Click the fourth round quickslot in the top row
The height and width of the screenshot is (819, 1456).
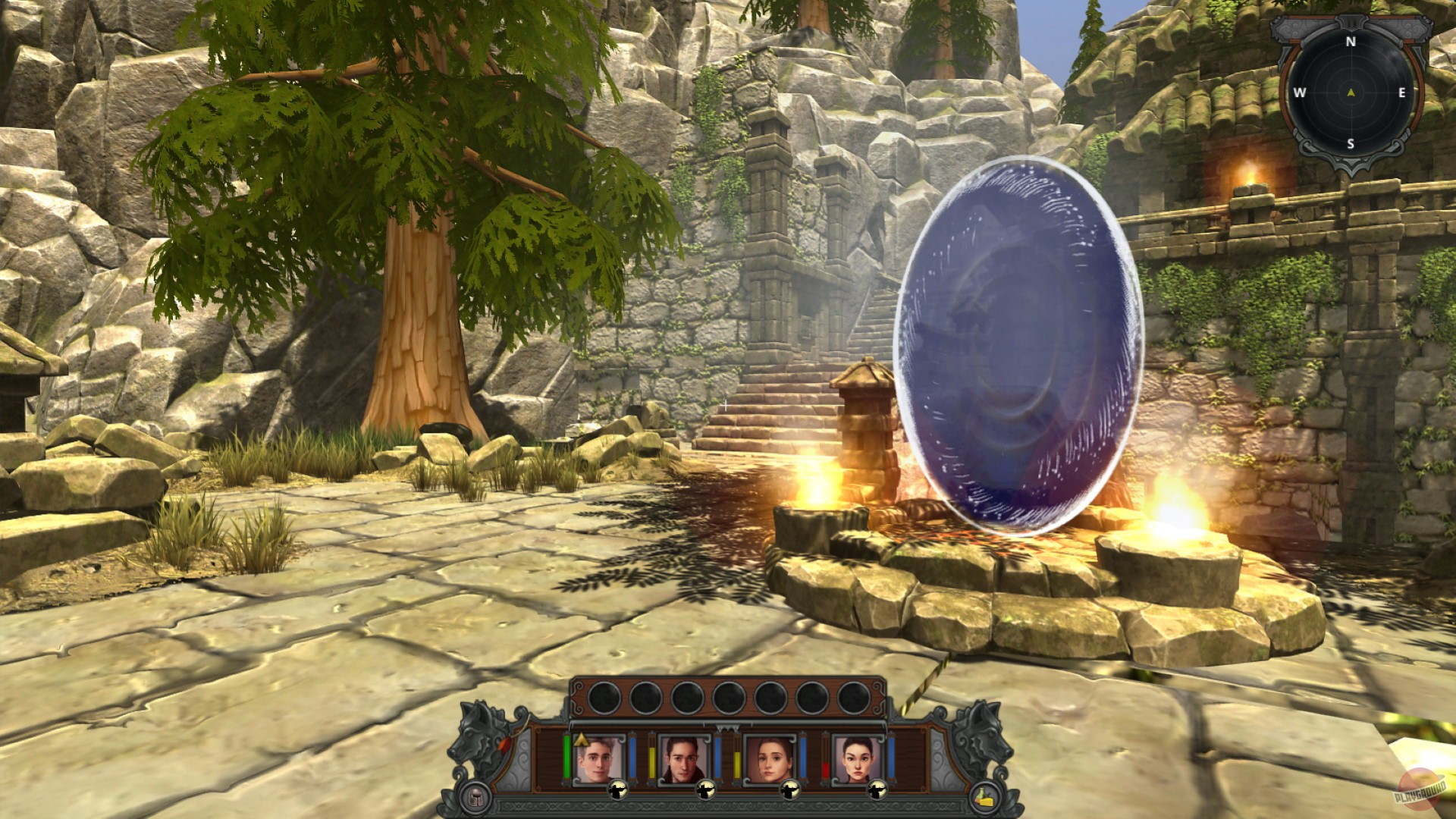[x=730, y=696]
